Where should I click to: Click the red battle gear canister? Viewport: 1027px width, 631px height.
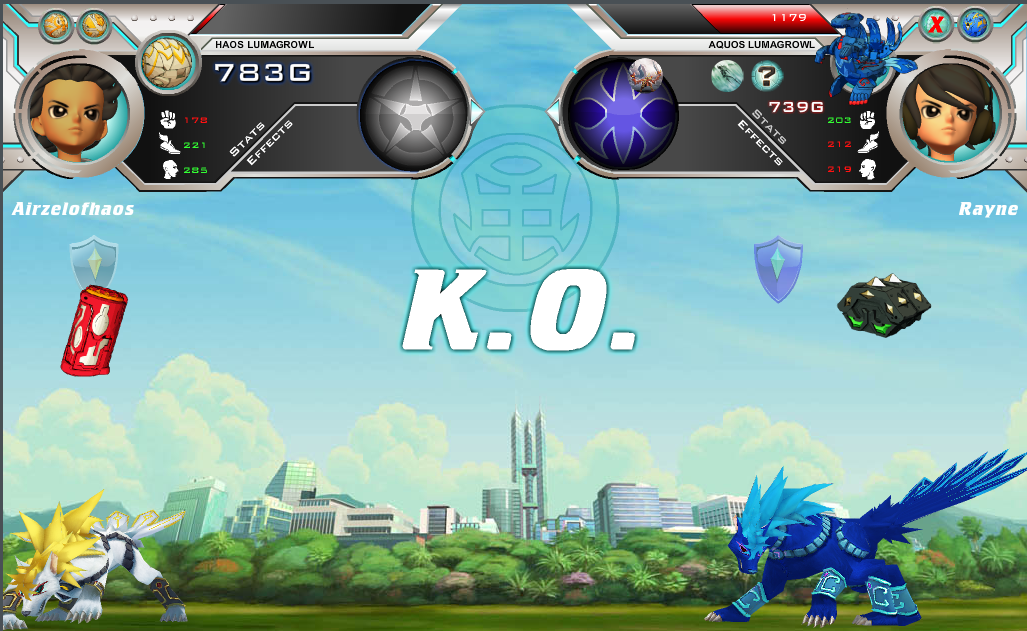coord(94,329)
